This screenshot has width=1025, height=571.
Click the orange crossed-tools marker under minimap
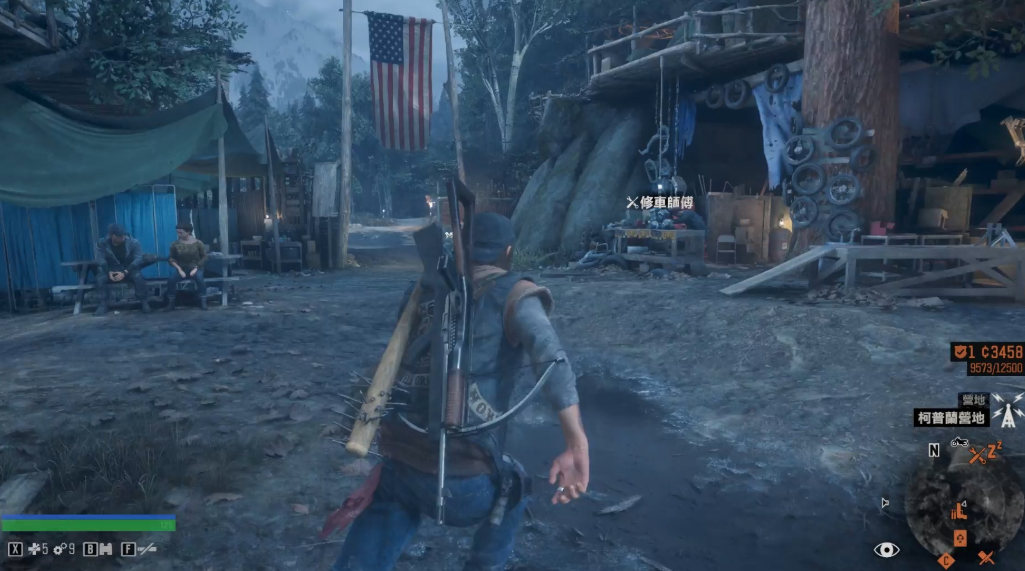[x=986, y=558]
